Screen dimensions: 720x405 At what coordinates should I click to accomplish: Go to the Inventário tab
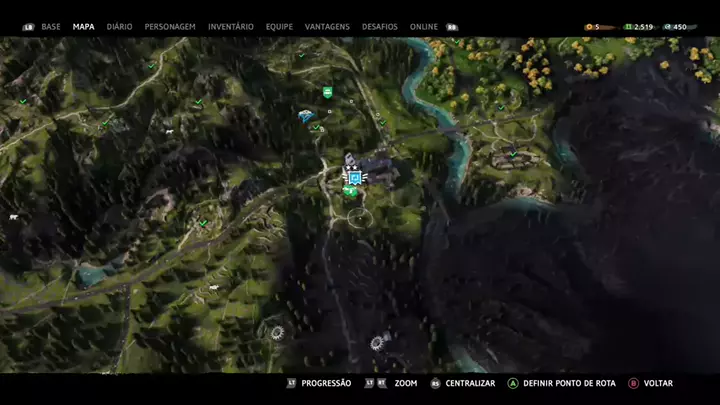pos(231,27)
